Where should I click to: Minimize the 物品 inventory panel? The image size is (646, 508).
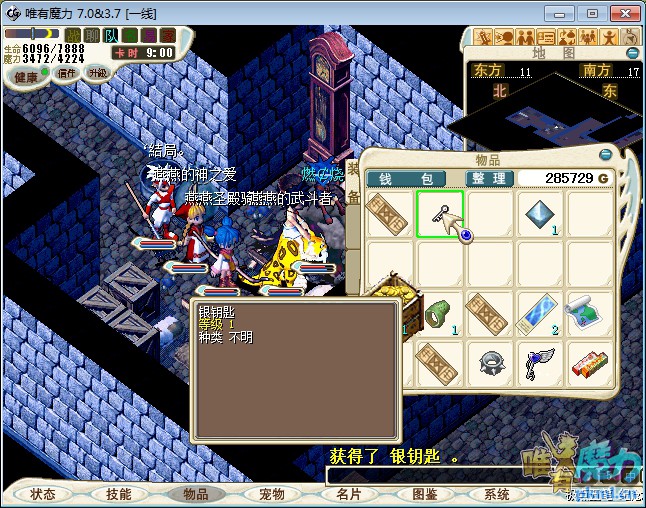coord(605,155)
